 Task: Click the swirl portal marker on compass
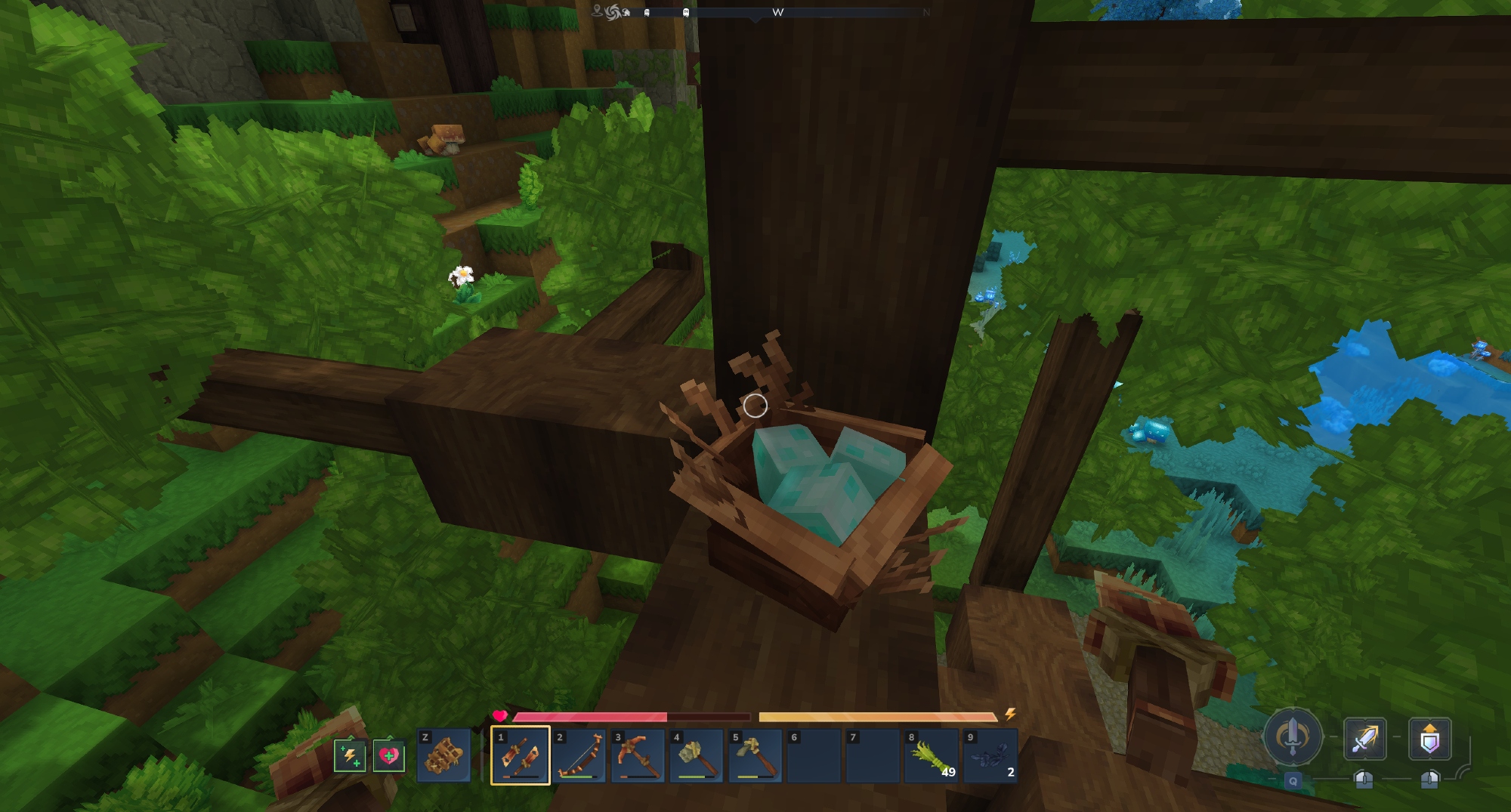coord(612,12)
